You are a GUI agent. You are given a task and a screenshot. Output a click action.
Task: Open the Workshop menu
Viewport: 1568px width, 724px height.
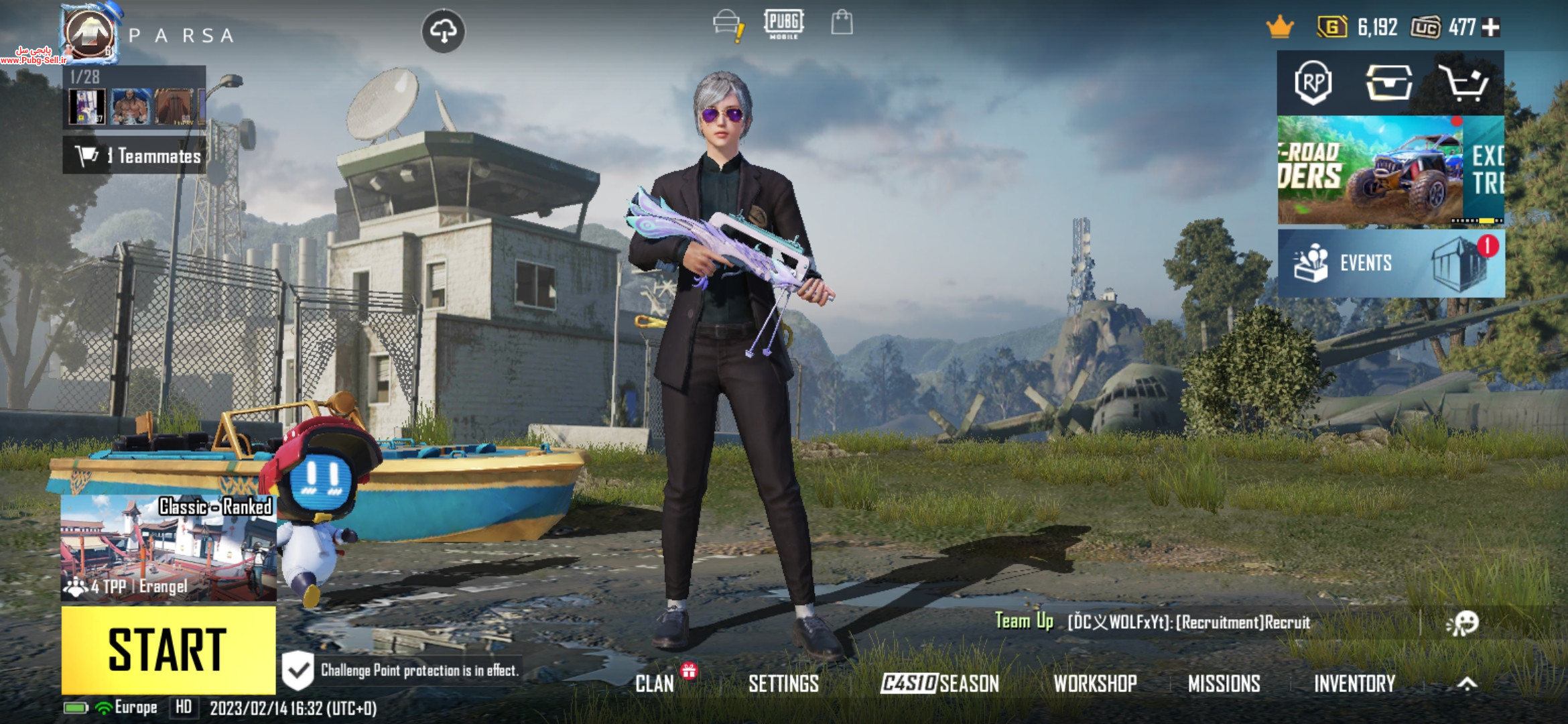click(1095, 683)
